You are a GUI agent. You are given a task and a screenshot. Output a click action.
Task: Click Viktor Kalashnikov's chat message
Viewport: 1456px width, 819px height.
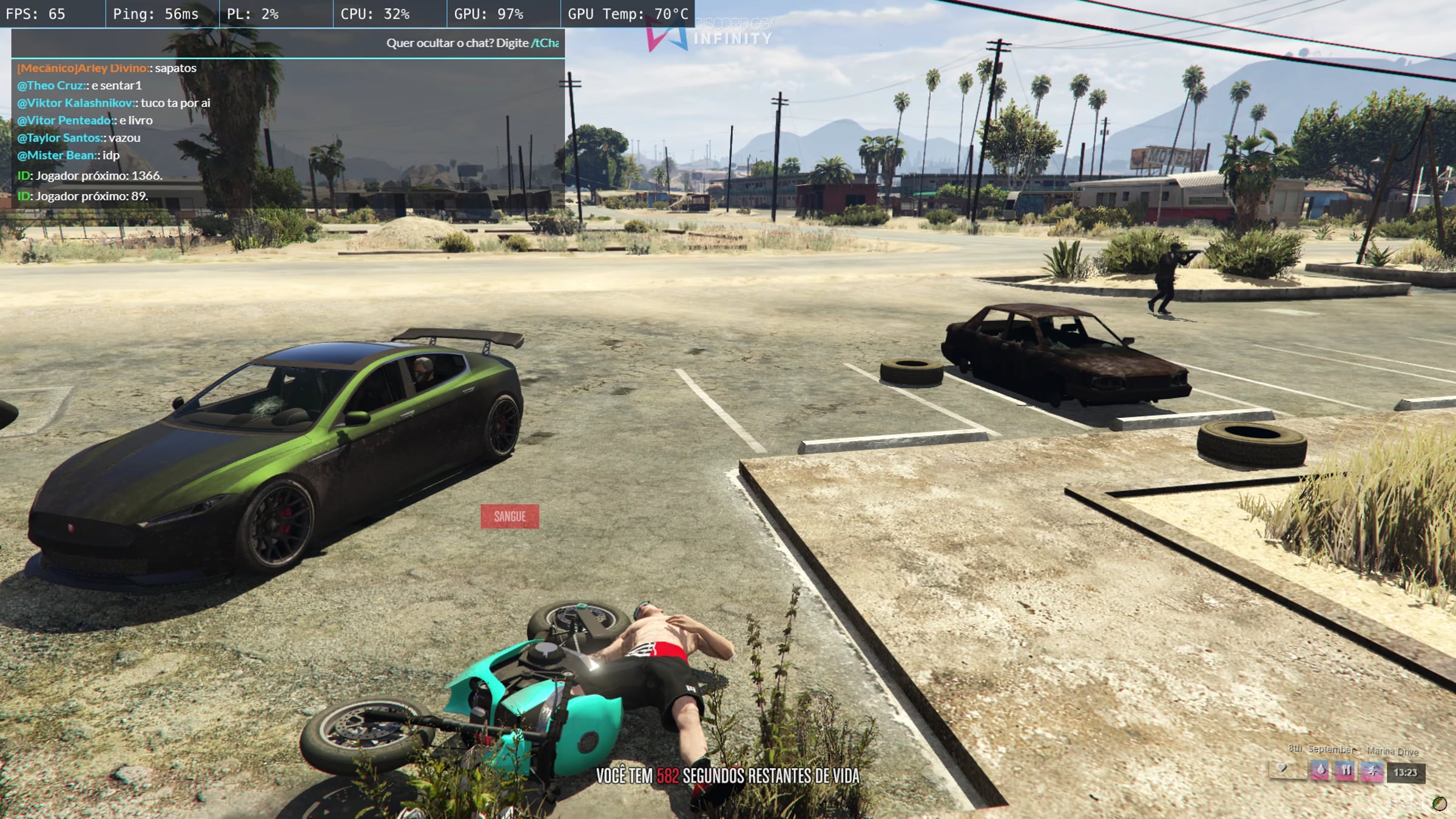click(114, 103)
